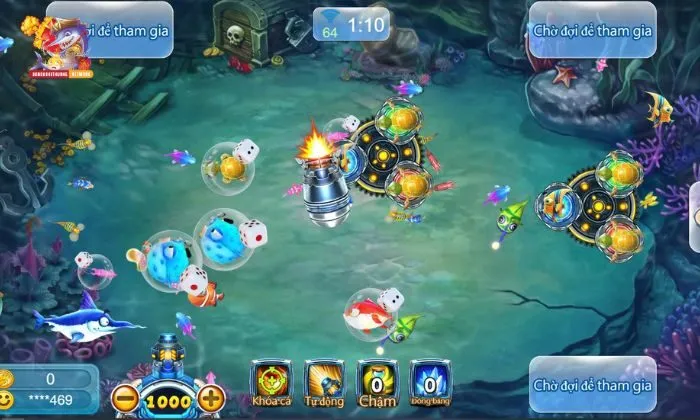Viewport: 700px width, 420px height.
Task: Decrease the bet with the minus button
Action: (x=125, y=399)
